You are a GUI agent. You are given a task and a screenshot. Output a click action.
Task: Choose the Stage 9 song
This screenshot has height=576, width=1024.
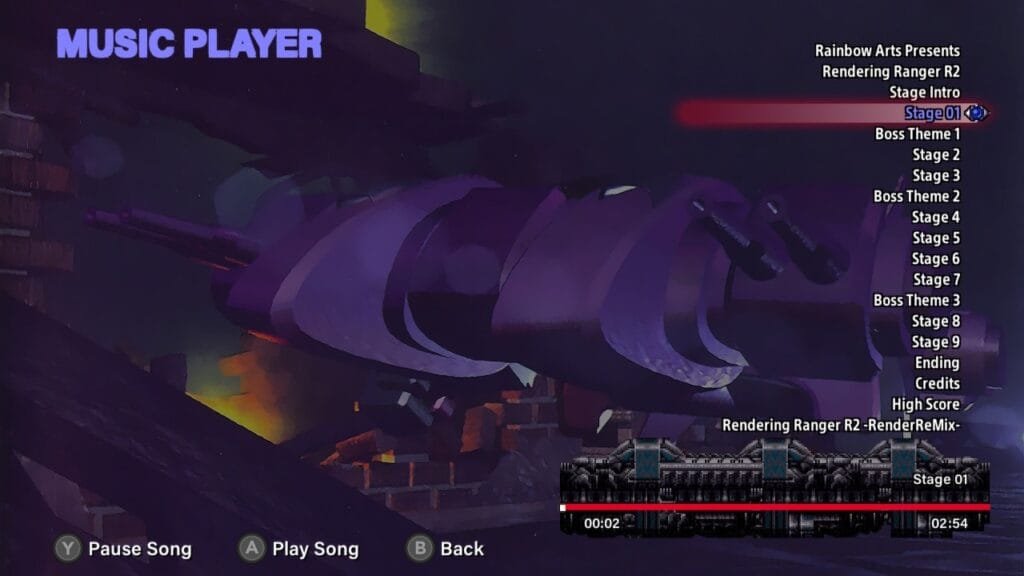(x=936, y=342)
